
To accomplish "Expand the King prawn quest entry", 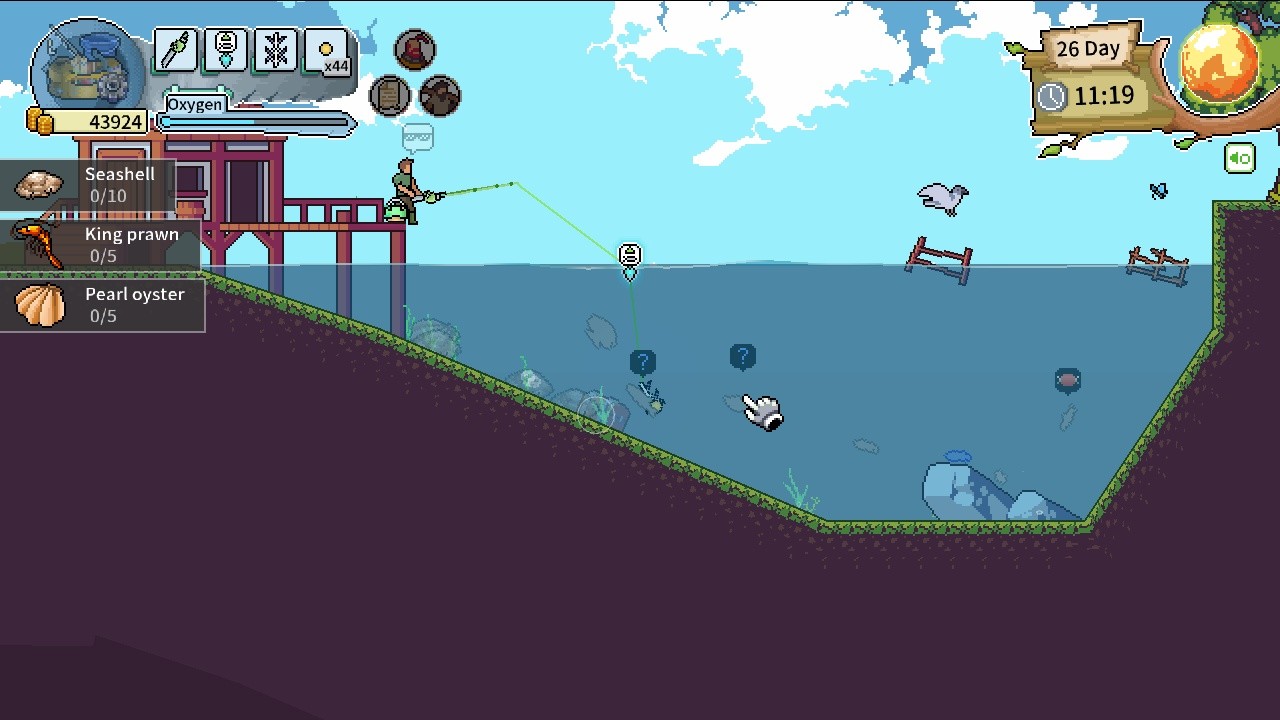I will (x=100, y=245).
